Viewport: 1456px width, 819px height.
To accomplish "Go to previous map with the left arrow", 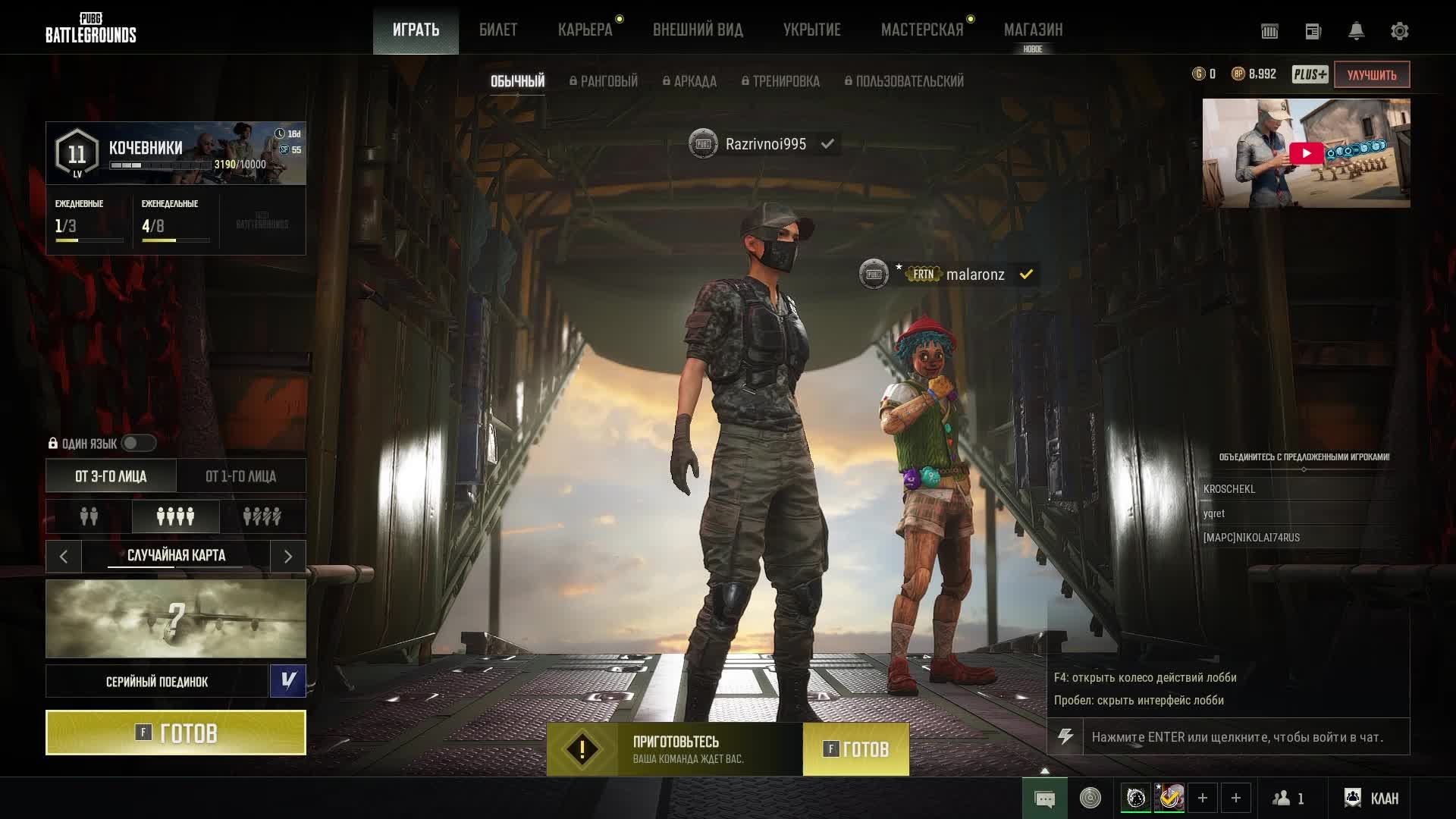I will point(64,556).
